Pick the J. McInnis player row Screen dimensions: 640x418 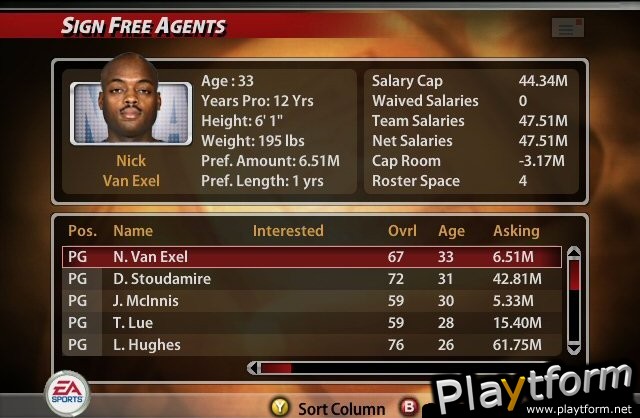(310, 301)
